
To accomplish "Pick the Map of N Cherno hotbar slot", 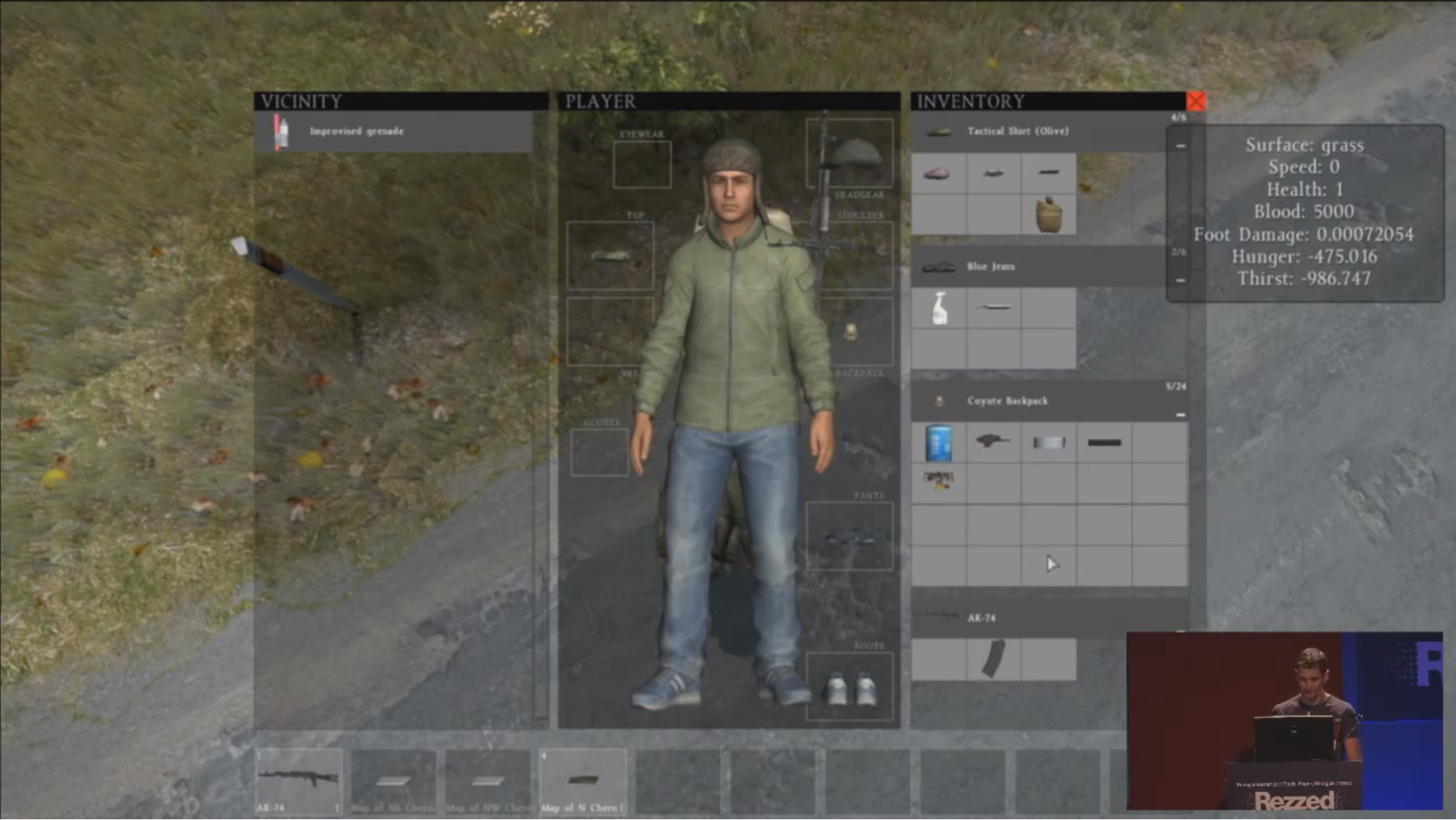I will point(582,781).
